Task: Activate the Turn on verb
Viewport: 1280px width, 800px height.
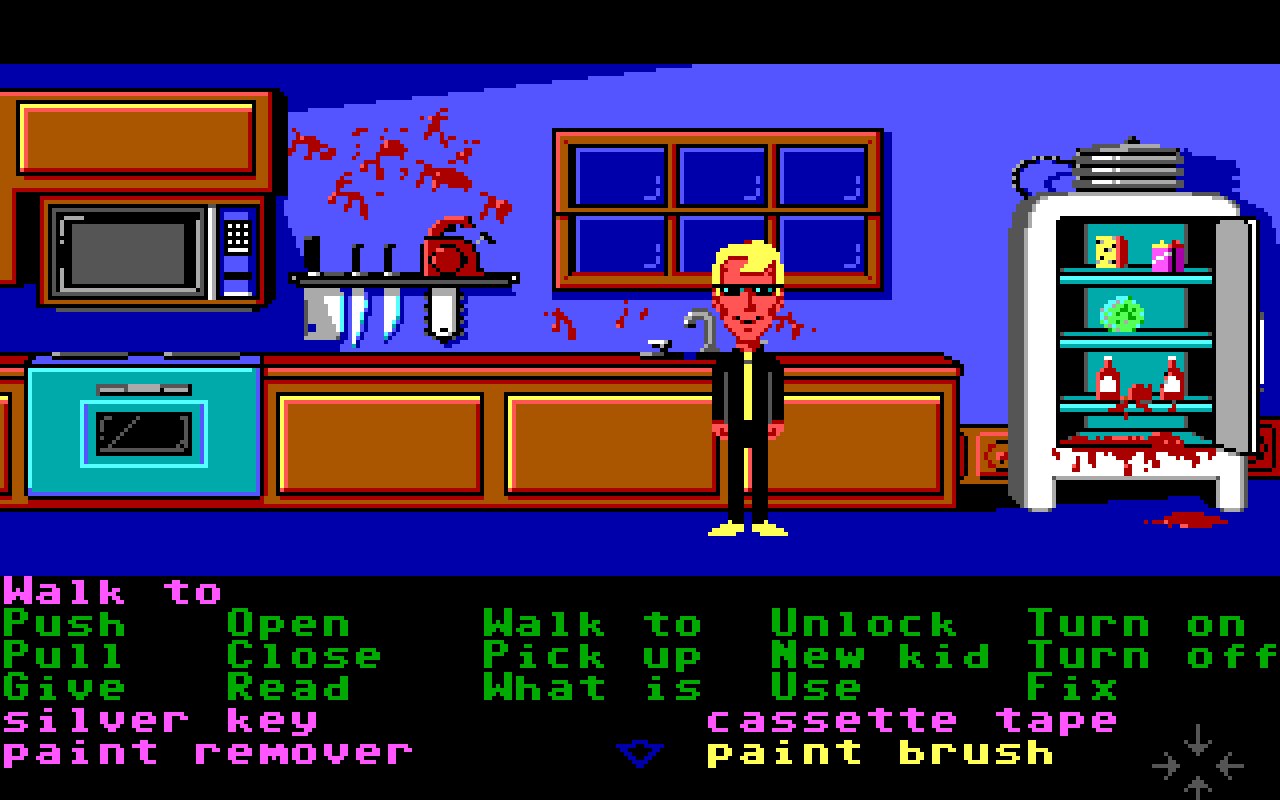Action: pos(1136,625)
